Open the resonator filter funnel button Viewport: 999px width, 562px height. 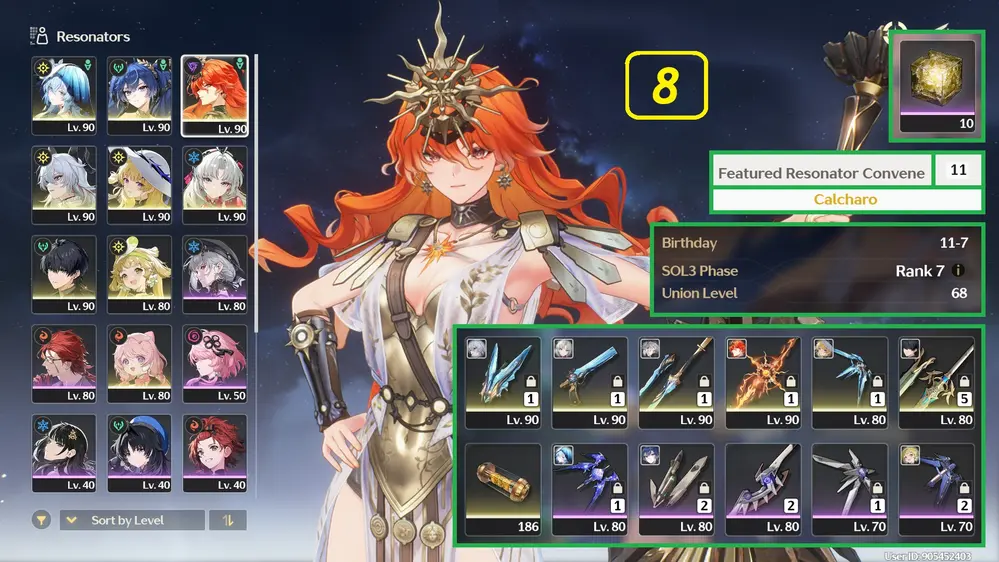point(41,520)
